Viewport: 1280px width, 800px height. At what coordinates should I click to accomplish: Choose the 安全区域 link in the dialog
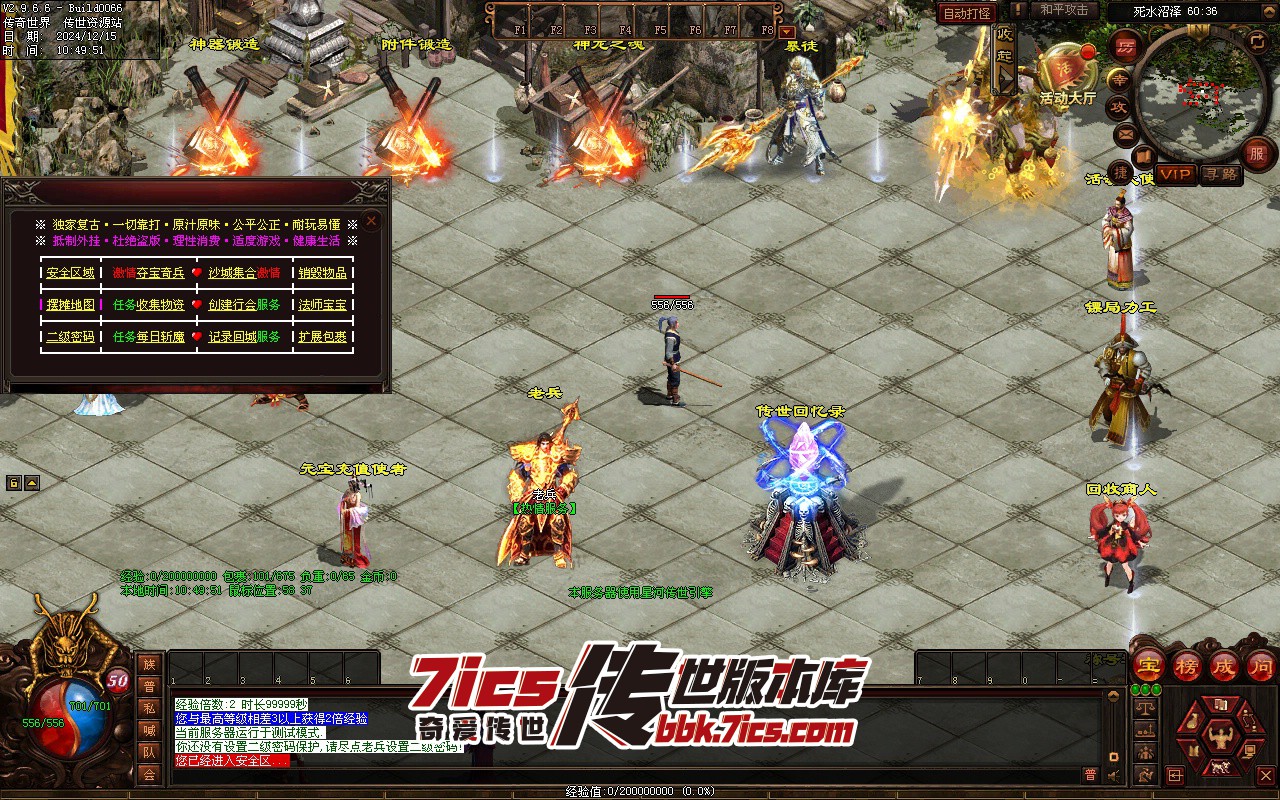click(70, 273)
